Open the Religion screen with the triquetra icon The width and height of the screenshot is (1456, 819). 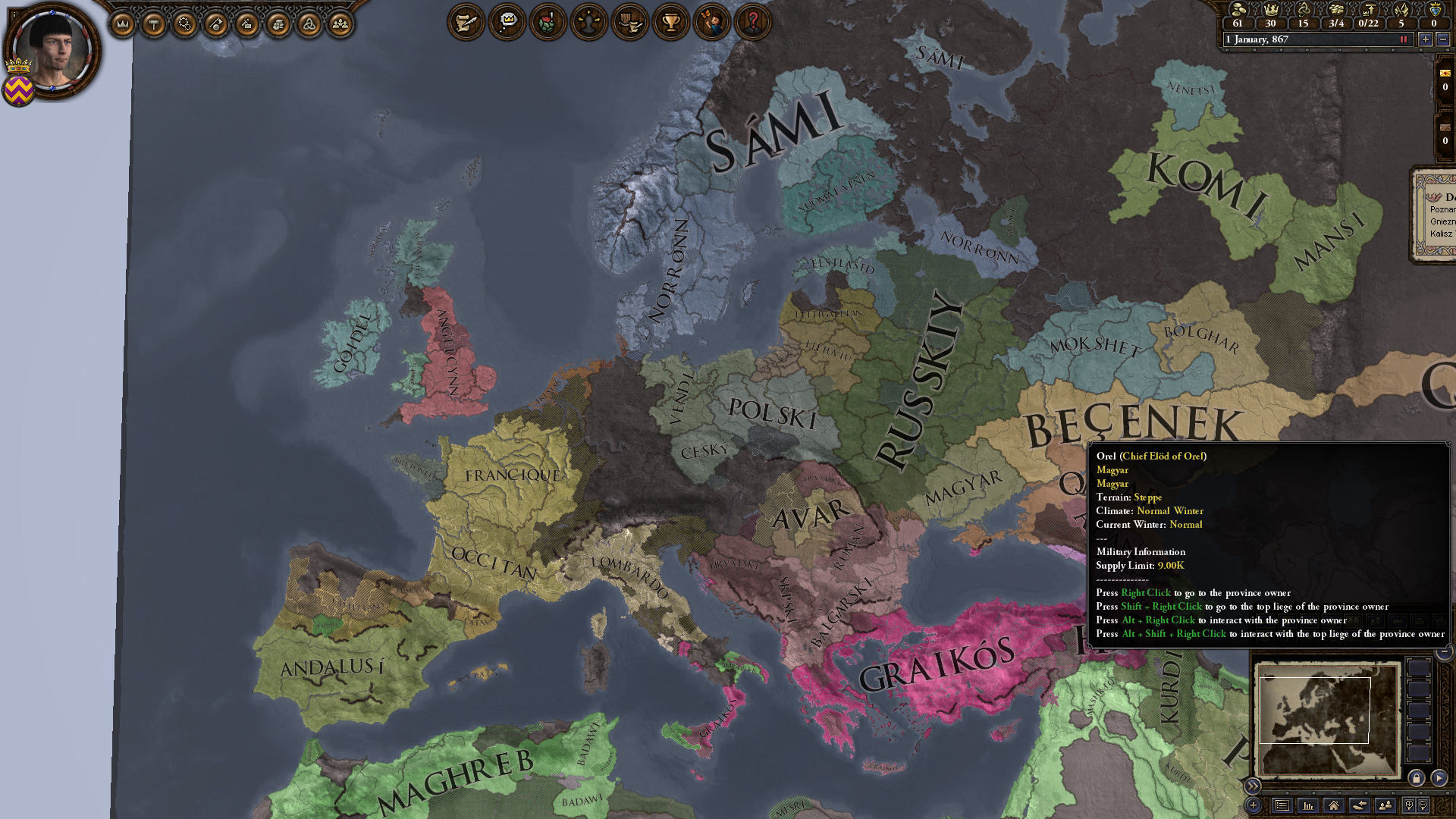[x=309, y=22]
